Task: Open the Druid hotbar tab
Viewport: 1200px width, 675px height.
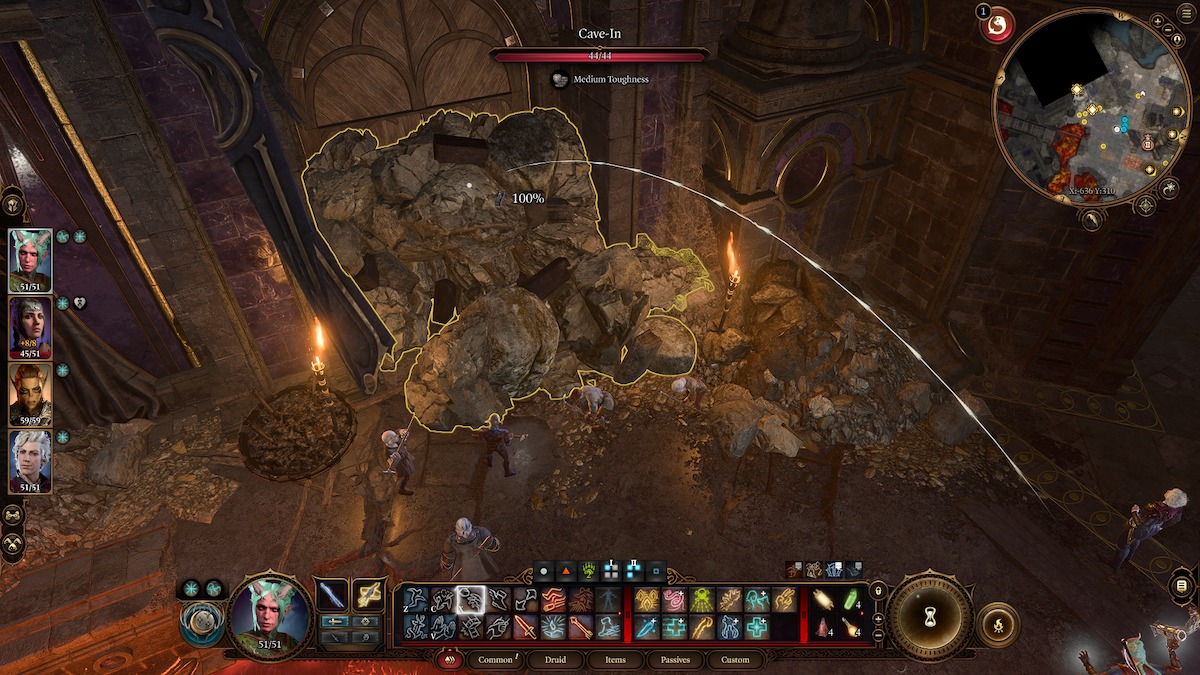Action: click(554, 660)
